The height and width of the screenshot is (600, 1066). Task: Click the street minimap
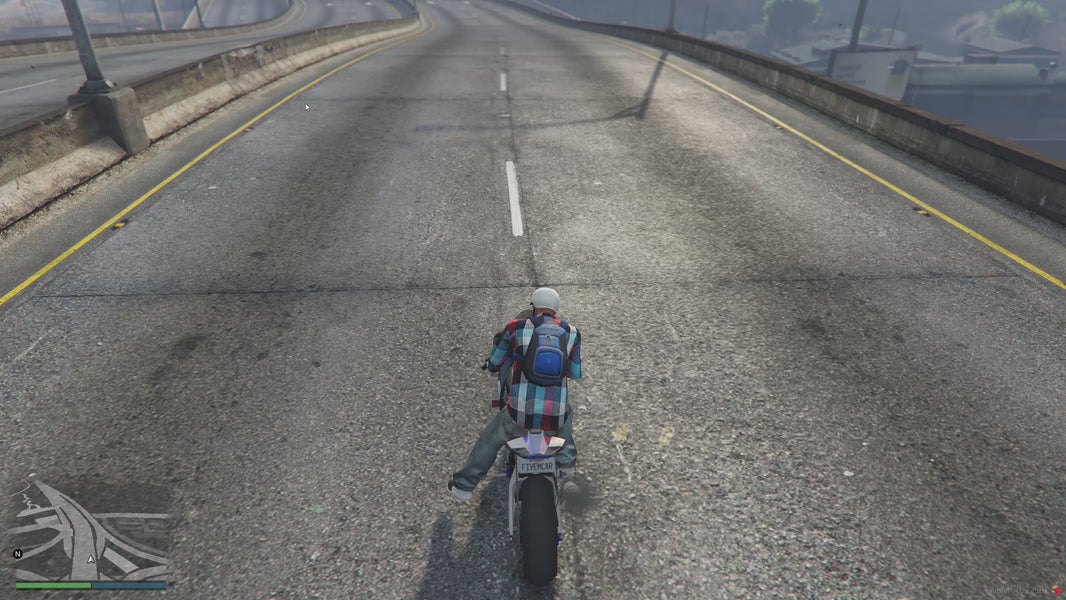click(90, 530)
